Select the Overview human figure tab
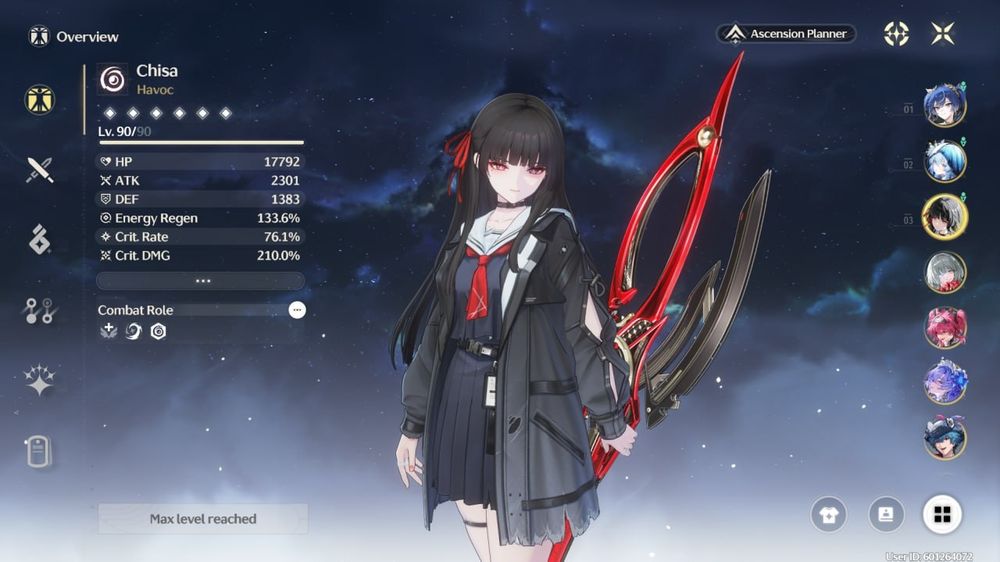Image resolution: width=1000 pixels, height=562 pixels. [40, 99]
